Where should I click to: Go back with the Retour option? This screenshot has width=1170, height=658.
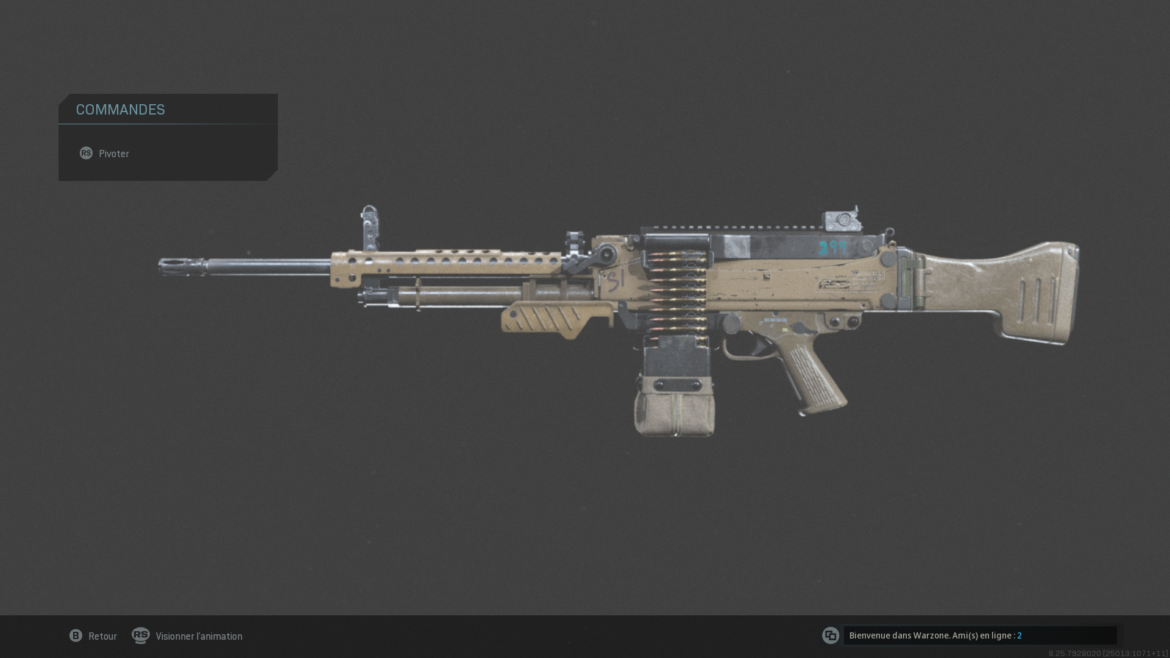(x=93, y=636)
